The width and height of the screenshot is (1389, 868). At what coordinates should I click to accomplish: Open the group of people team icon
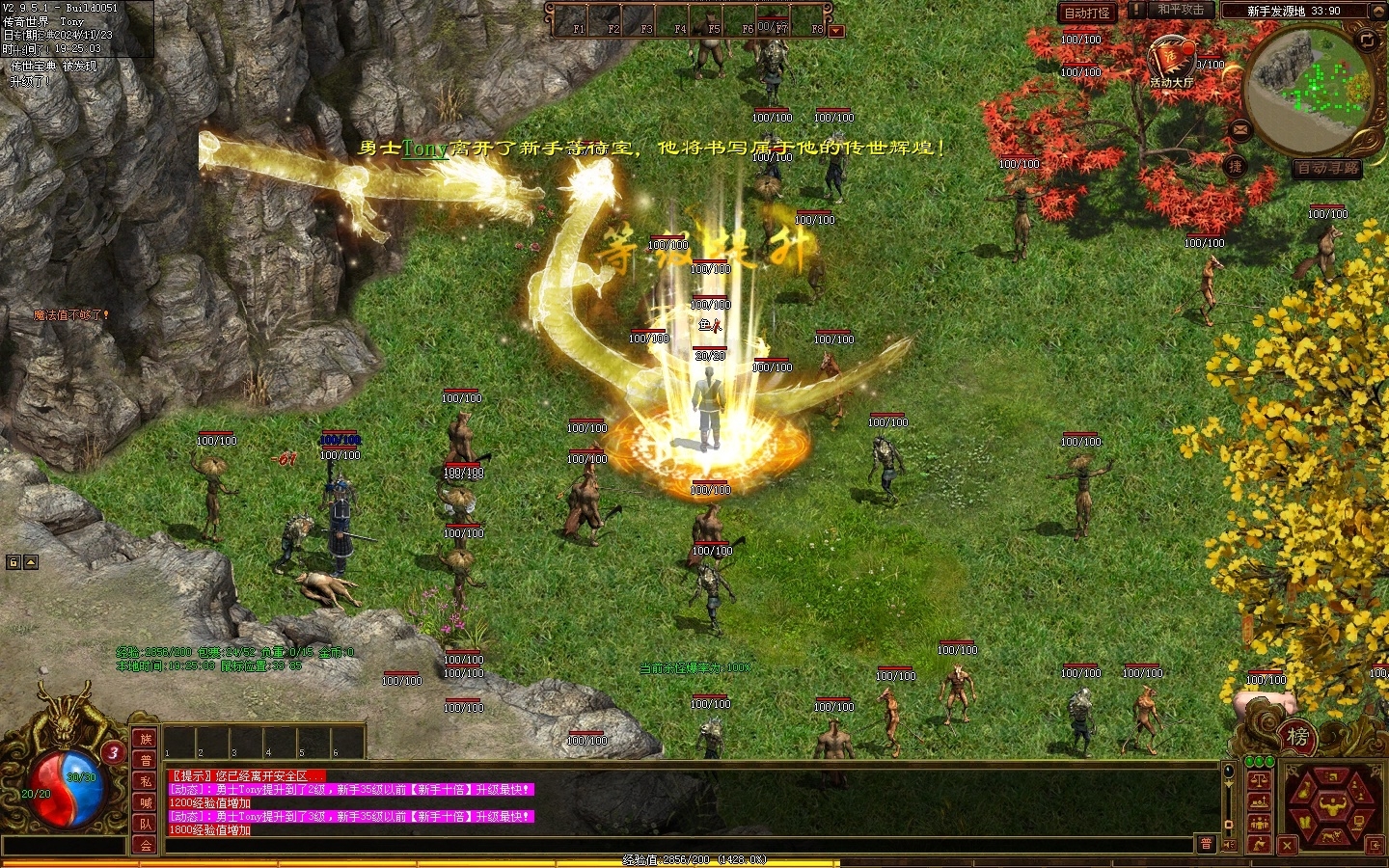tap(1259, 823)
